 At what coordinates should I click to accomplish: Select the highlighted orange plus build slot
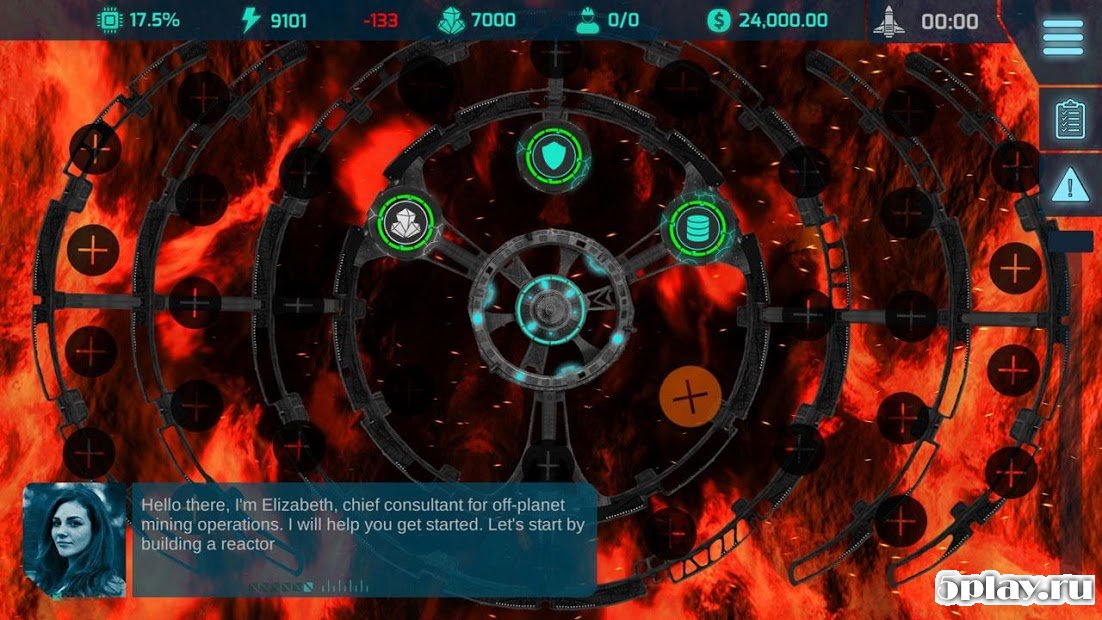[x=690, y=398]
